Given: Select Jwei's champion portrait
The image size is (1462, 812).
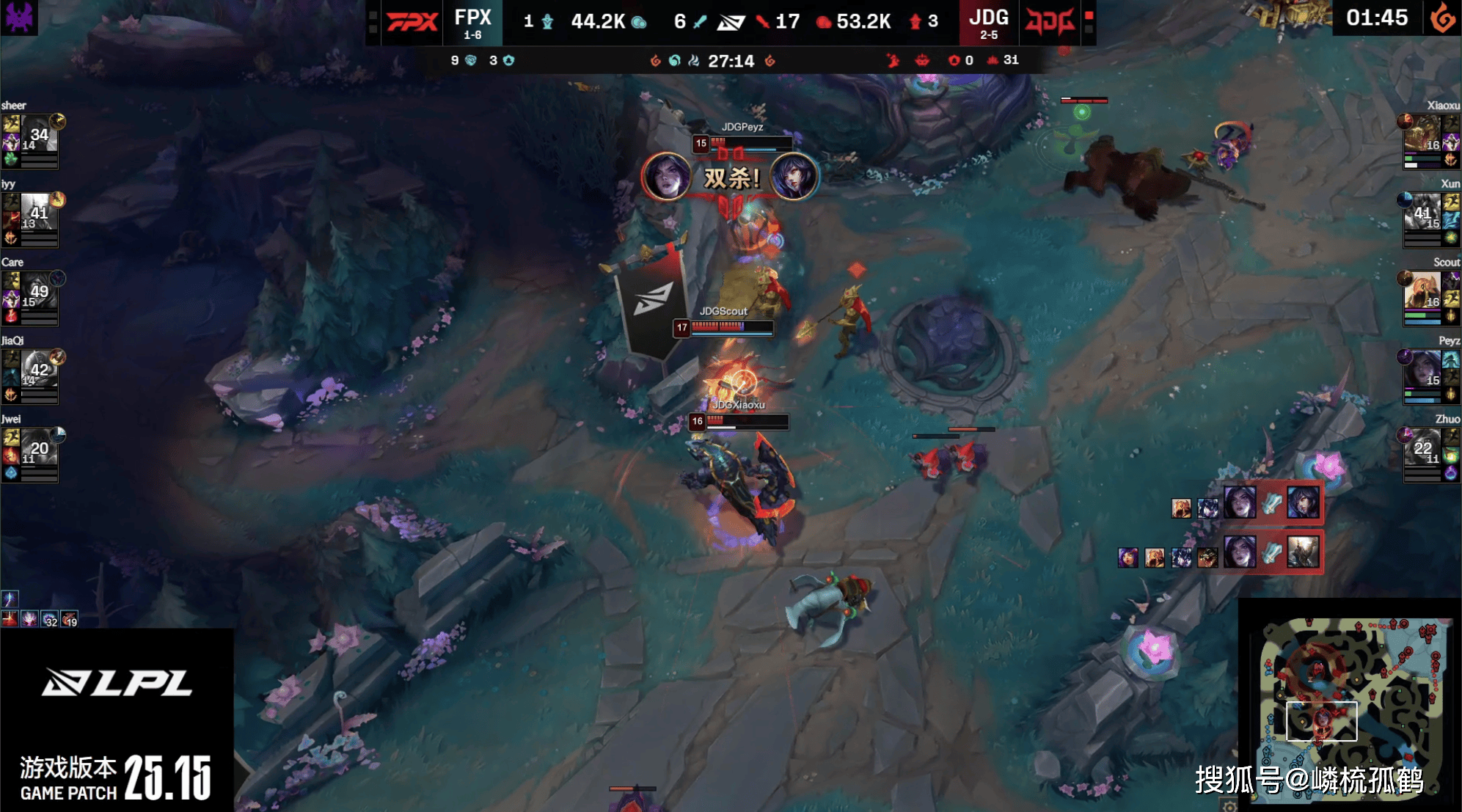Looking at the screenshot, I should [38, 447].
